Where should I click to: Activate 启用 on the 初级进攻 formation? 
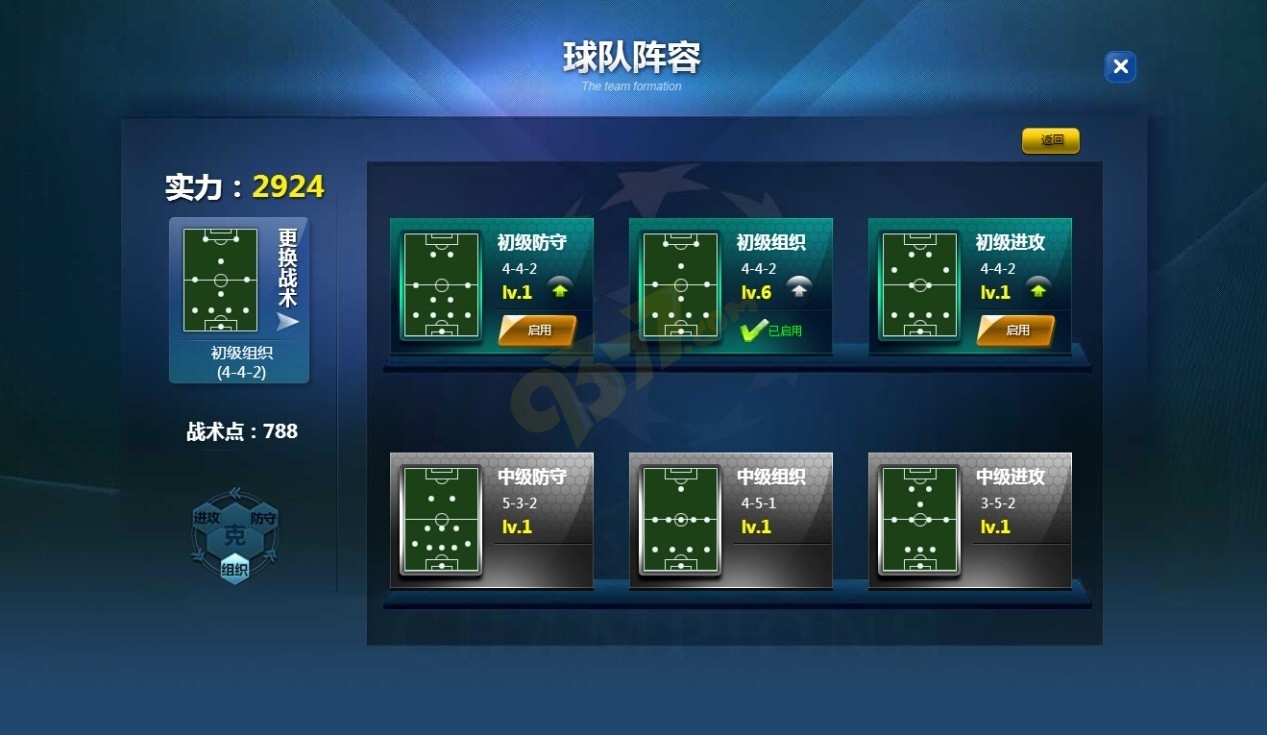point(1016,330)
